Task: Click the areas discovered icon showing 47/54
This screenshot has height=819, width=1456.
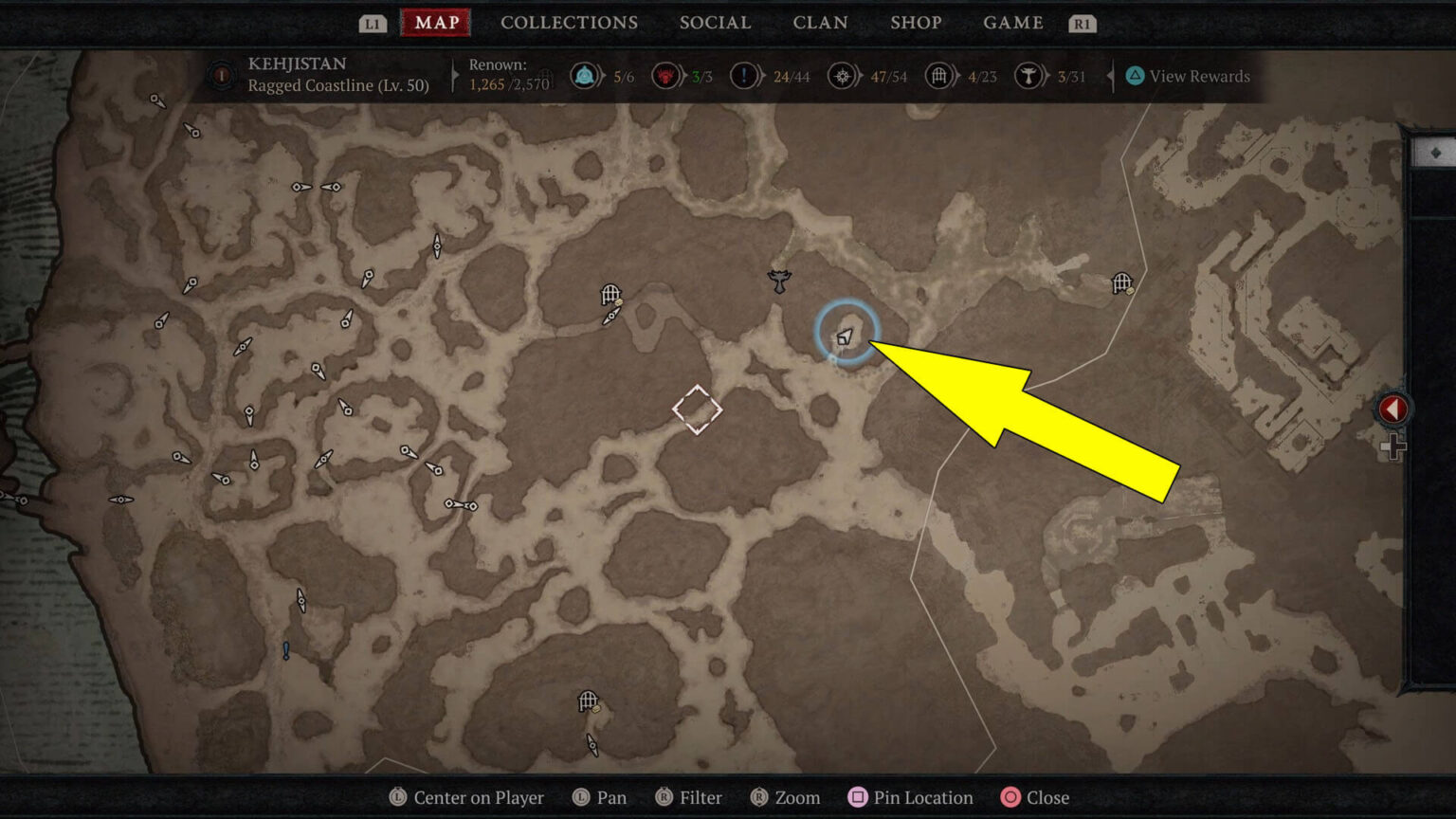Action: point(842,75)
